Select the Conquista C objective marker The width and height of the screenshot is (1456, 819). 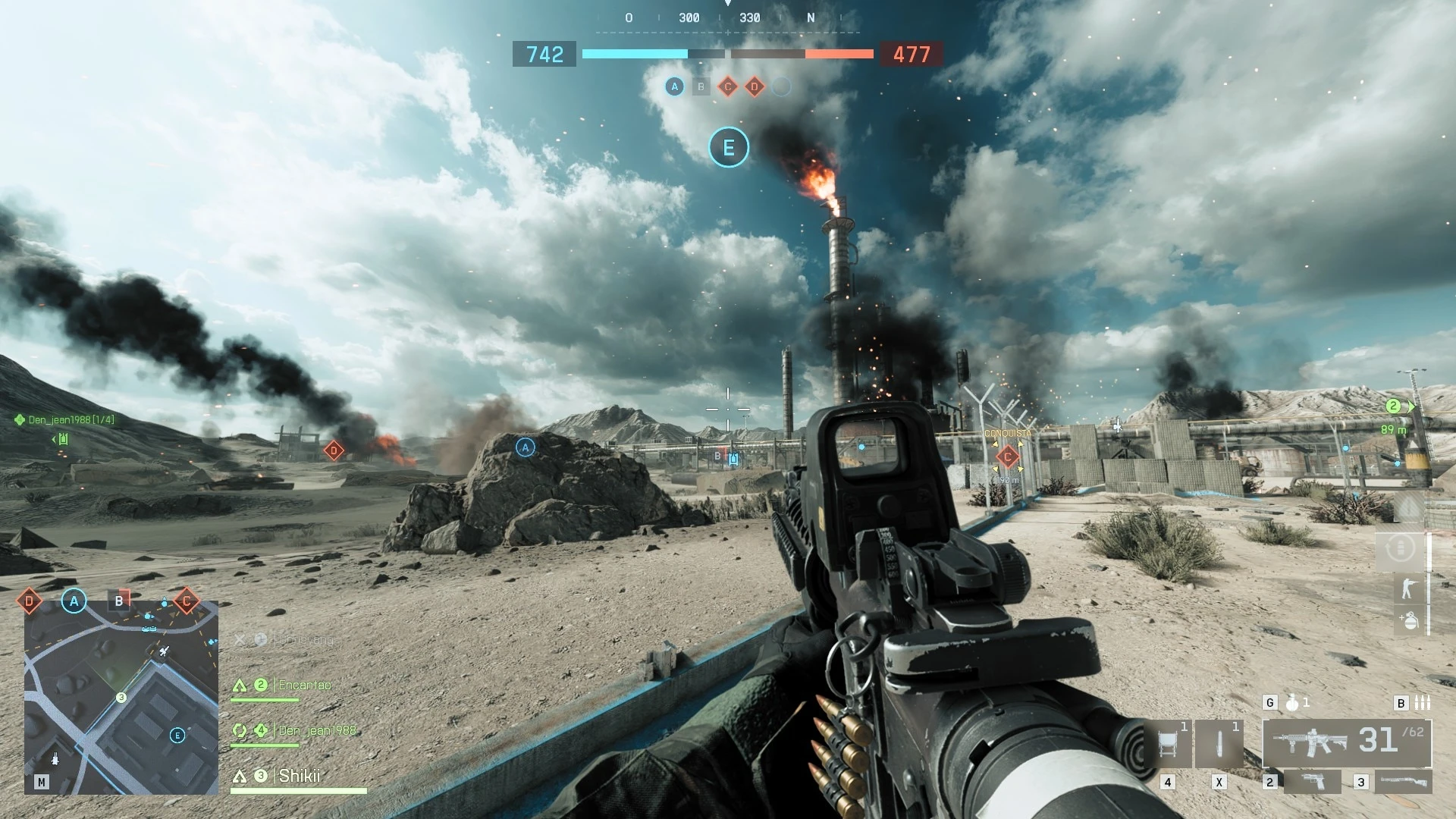click(x=1006, y=457)
